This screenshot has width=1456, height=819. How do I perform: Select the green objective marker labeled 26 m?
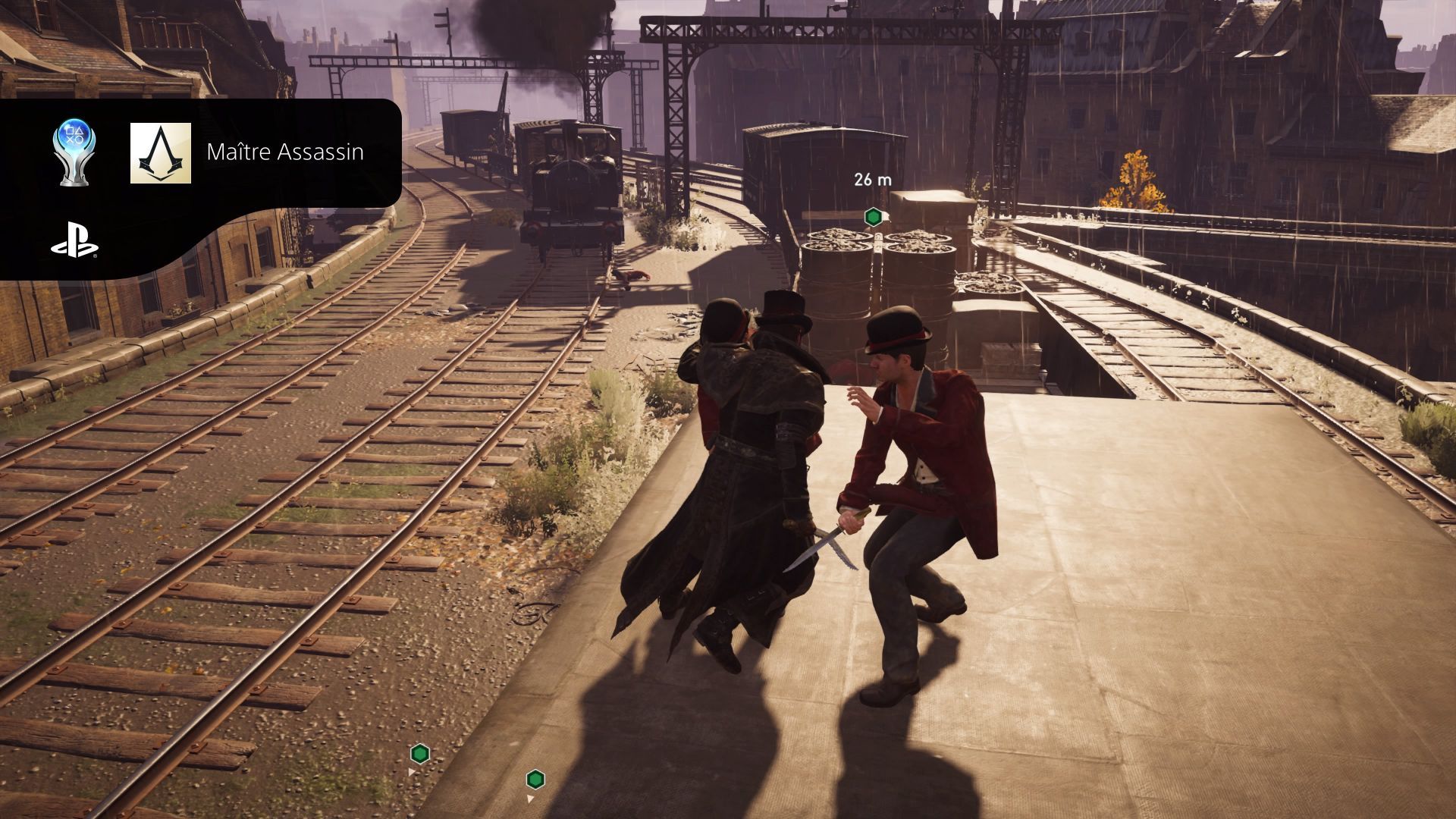tap(874, 217)
